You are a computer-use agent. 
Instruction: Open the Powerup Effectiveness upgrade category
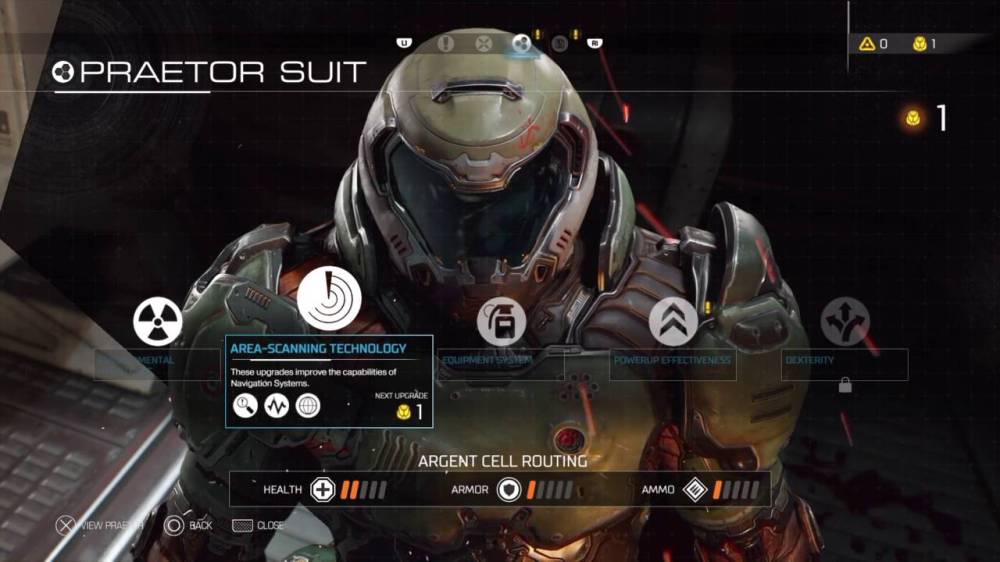pos(673,322)
